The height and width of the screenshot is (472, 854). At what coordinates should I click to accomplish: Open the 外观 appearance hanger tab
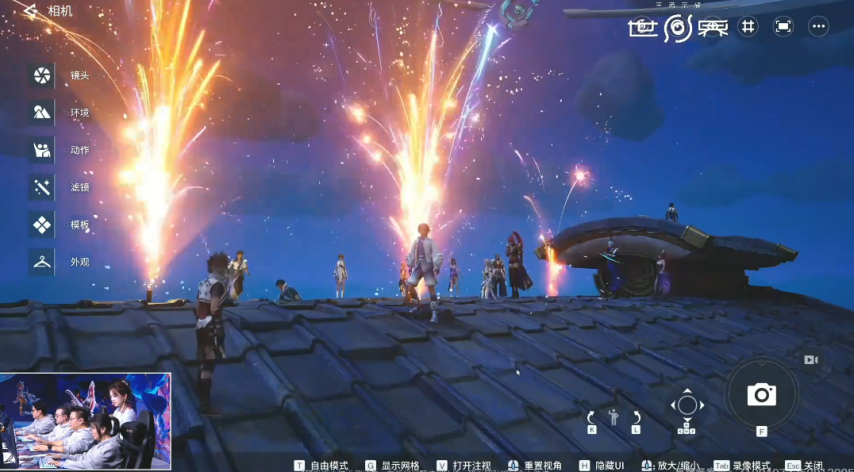coord(42,262)
